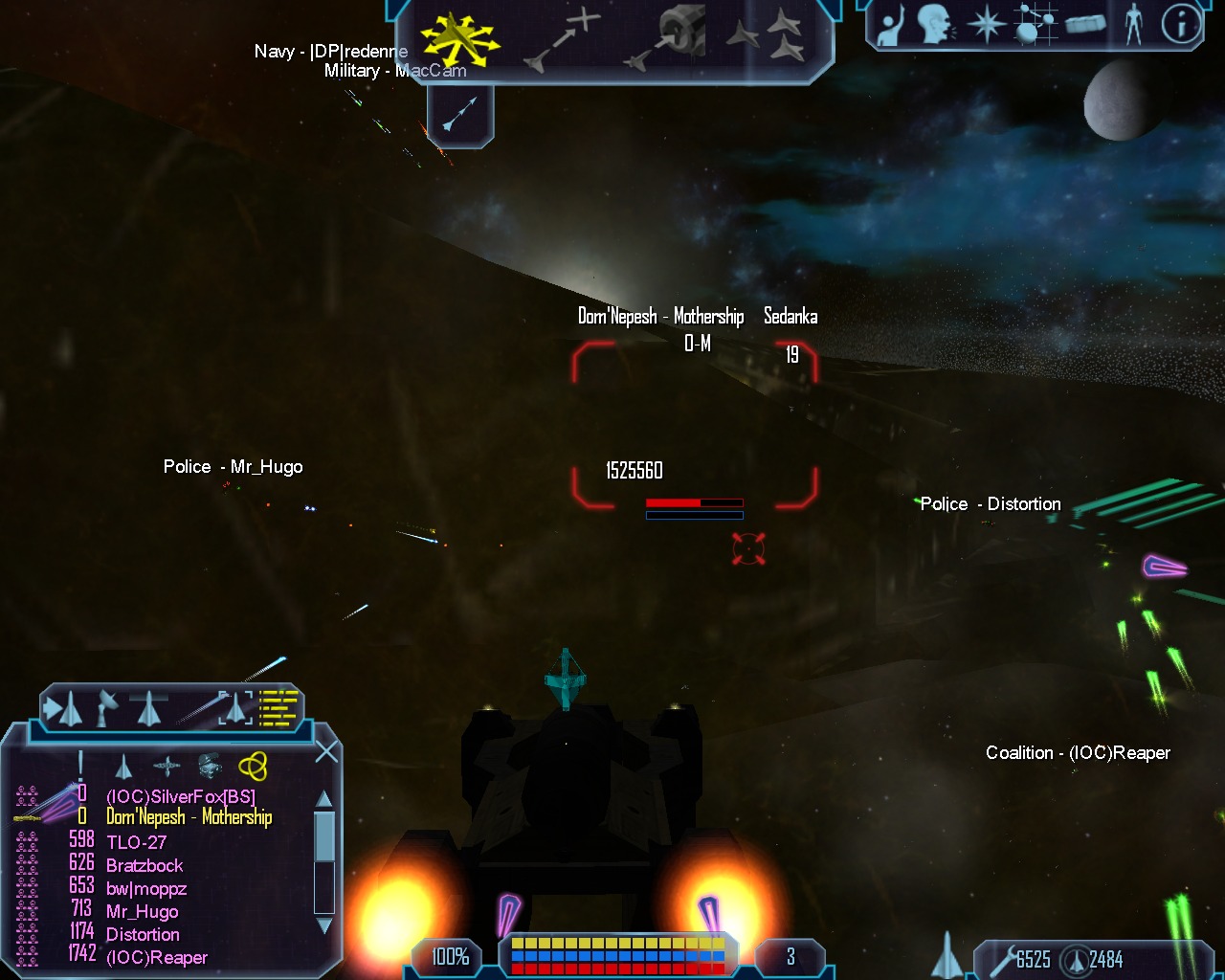This screenshot has height=980, width=1225.
Task: Close the contact list panel
Action: coord(326,752)
